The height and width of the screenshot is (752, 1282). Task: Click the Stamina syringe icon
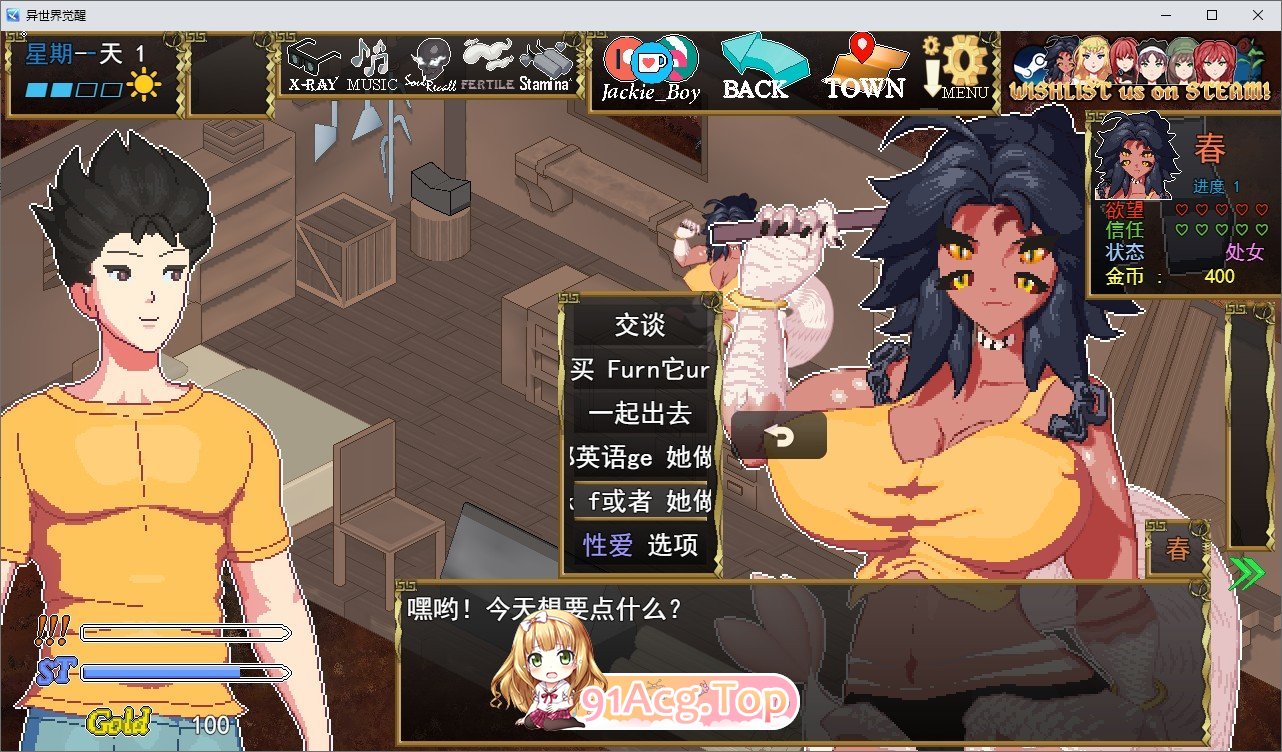tap(543, 60)
